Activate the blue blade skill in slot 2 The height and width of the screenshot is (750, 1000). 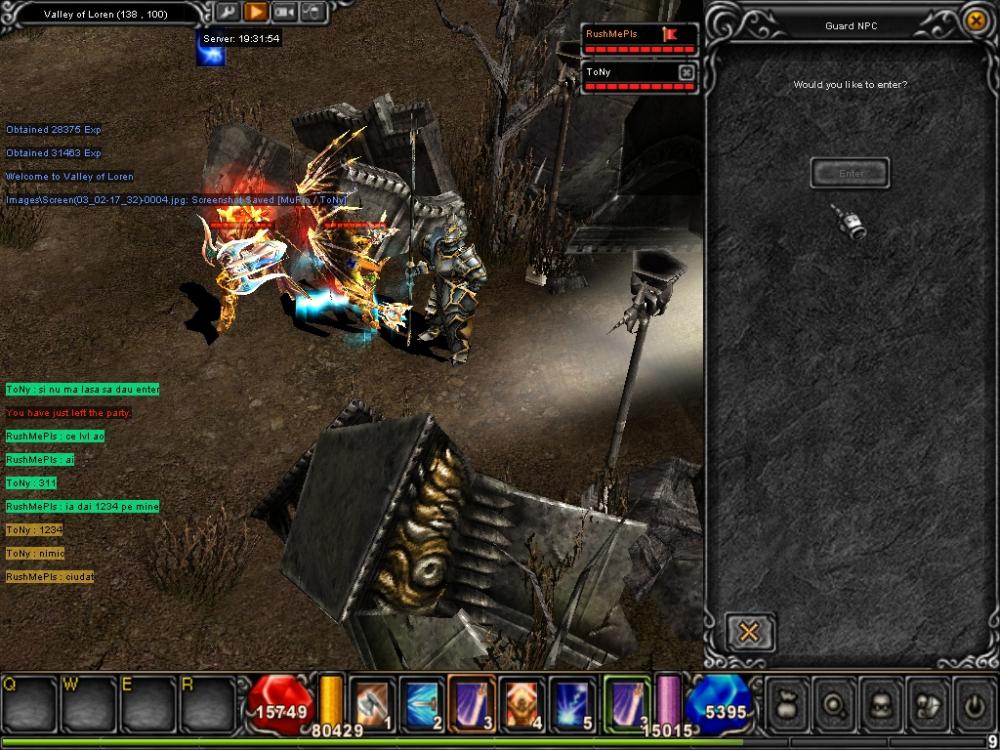[x=421, y=703]
